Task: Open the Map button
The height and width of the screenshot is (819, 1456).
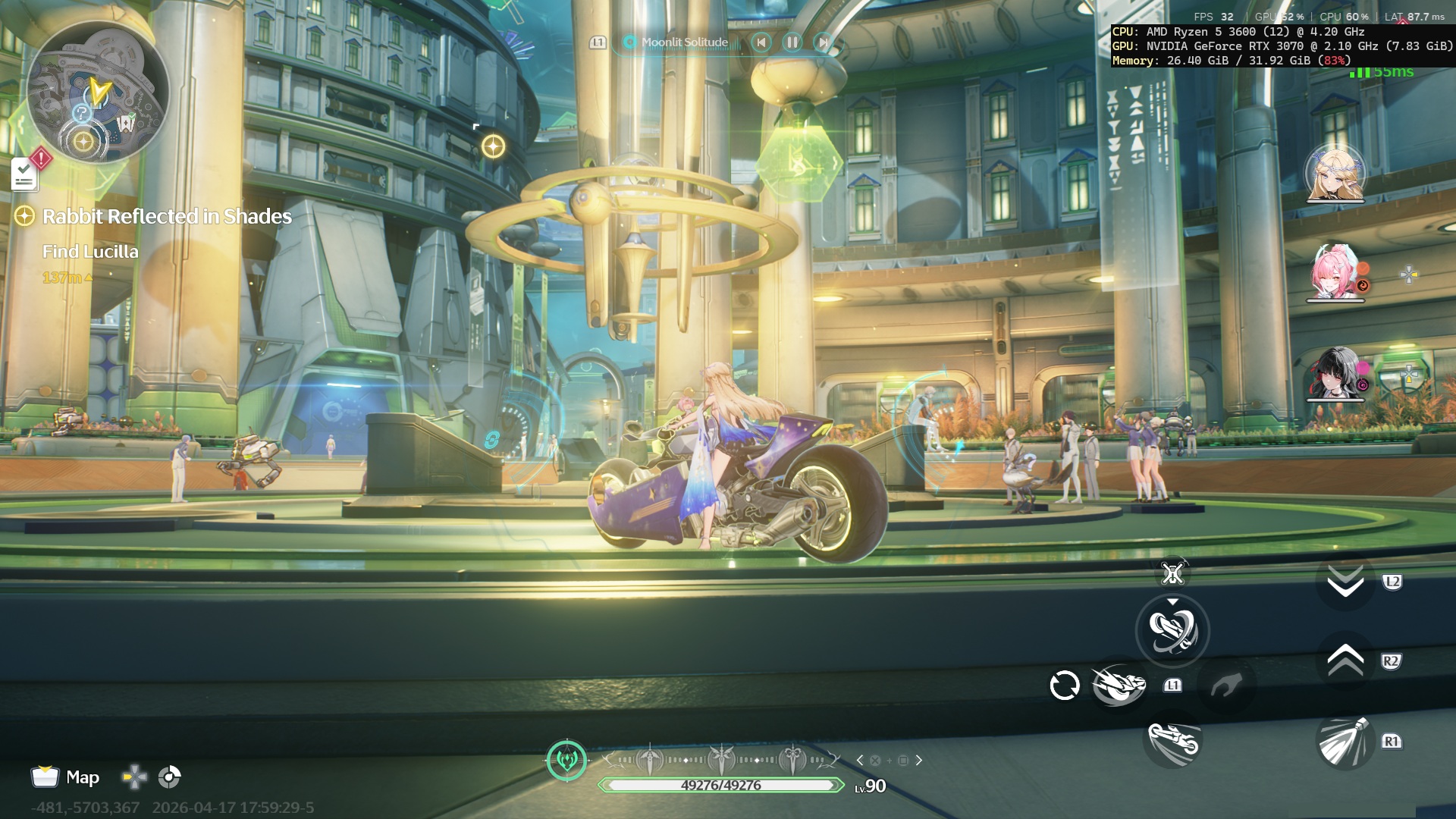Action: coord(66,777)
